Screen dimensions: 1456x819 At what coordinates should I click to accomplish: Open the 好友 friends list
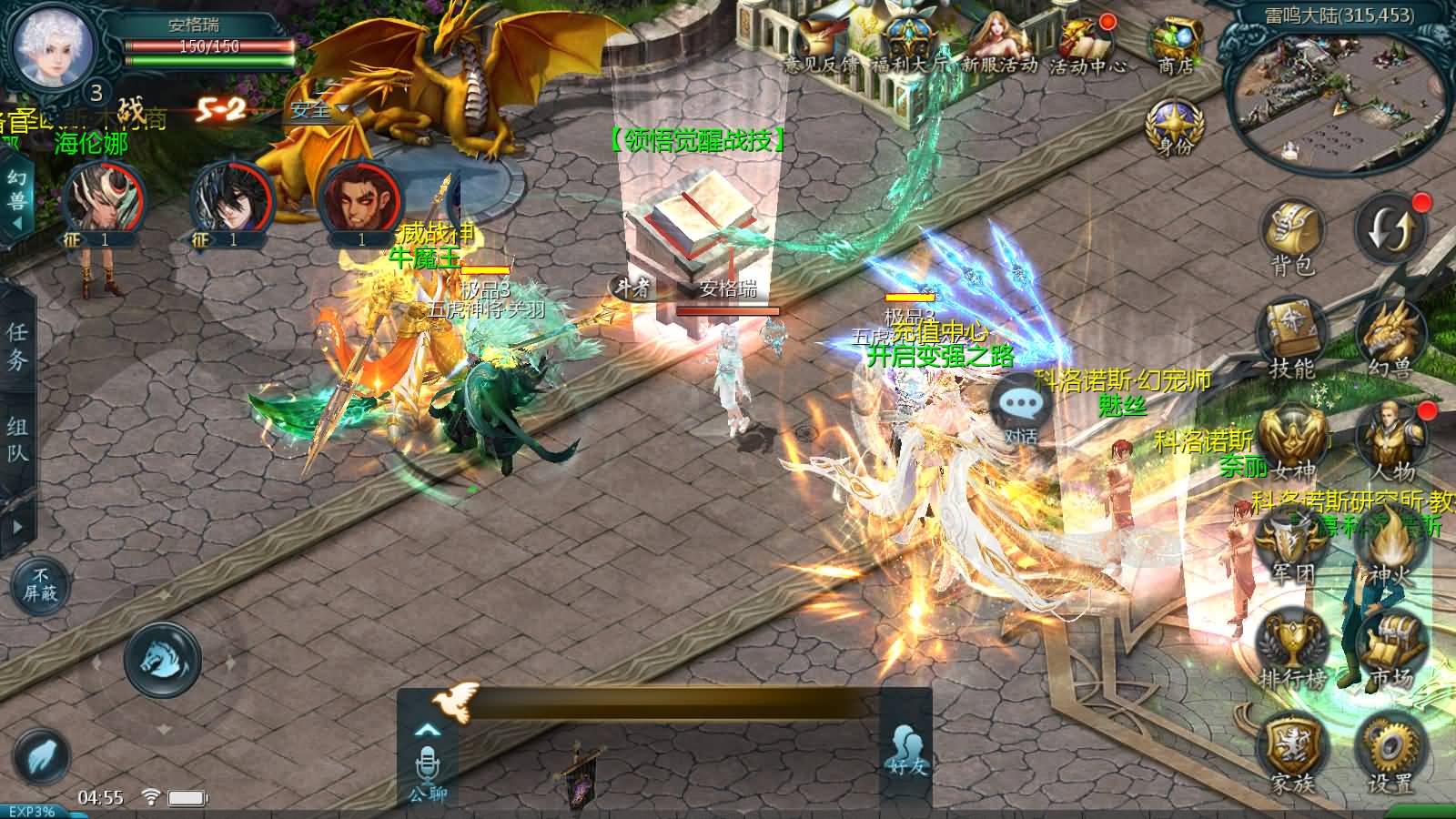(x=906, y=750)
